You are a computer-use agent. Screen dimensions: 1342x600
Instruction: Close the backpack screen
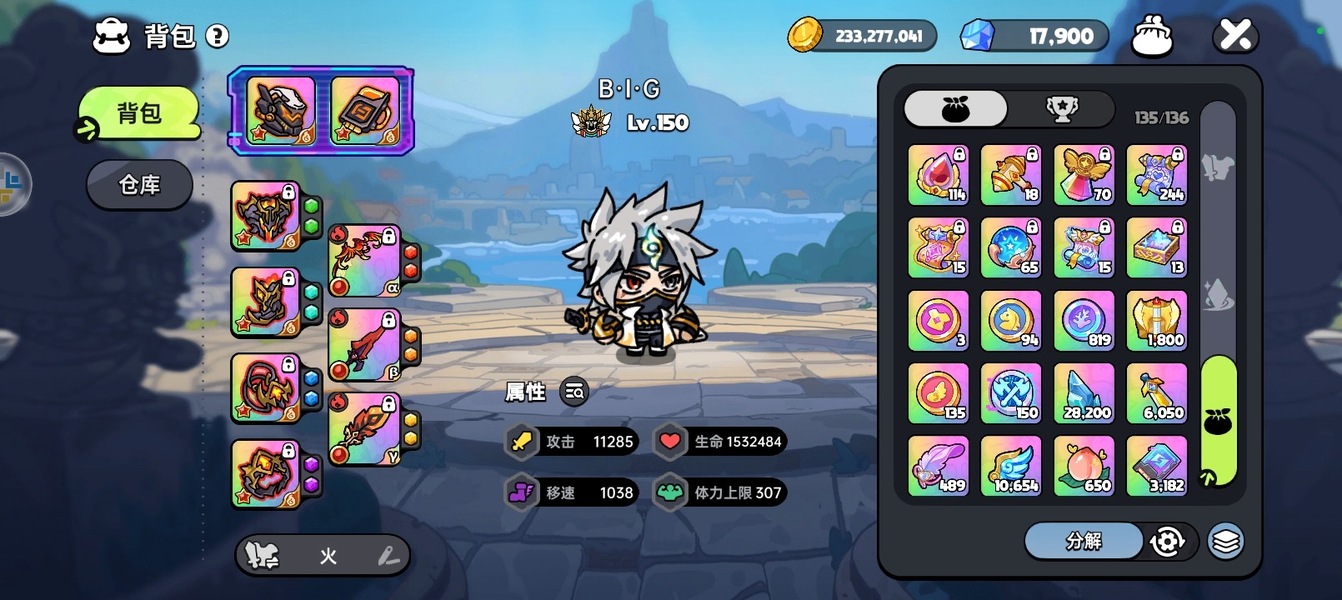[x=1235, y=36]
